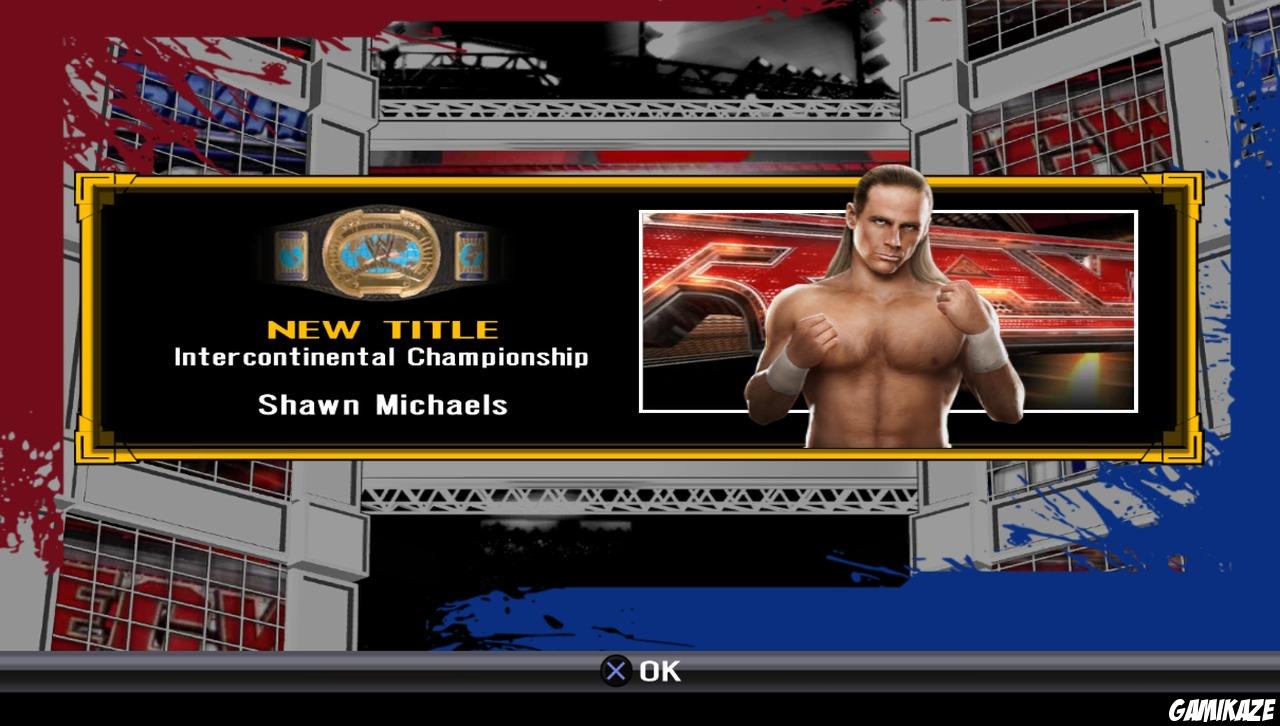Click the bottom OK confirmation bar
The height and width of the screenshot is (726, 1280).
(x=640, y=671)
